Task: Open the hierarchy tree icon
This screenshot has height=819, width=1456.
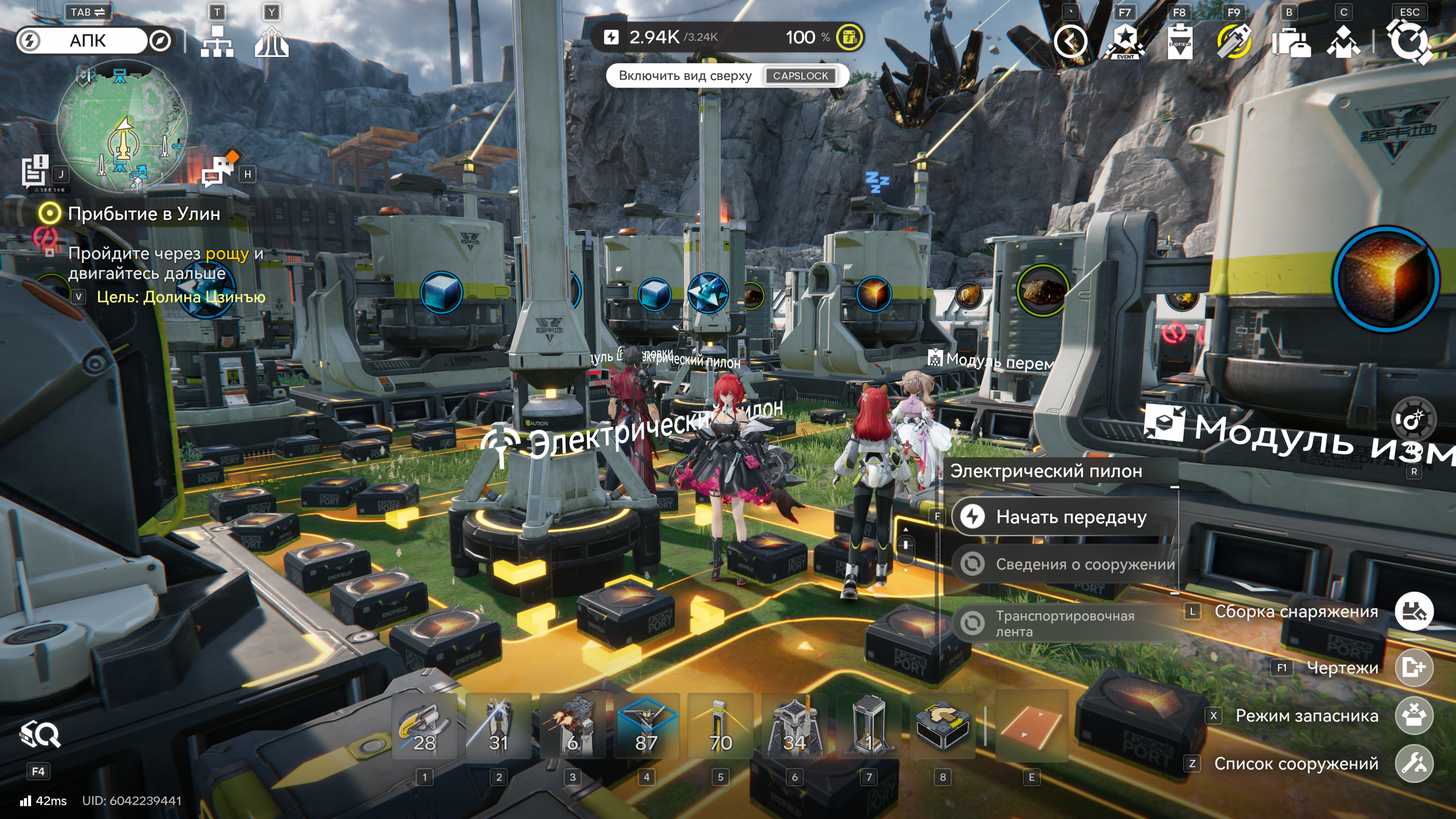Action: coord(217,41)
